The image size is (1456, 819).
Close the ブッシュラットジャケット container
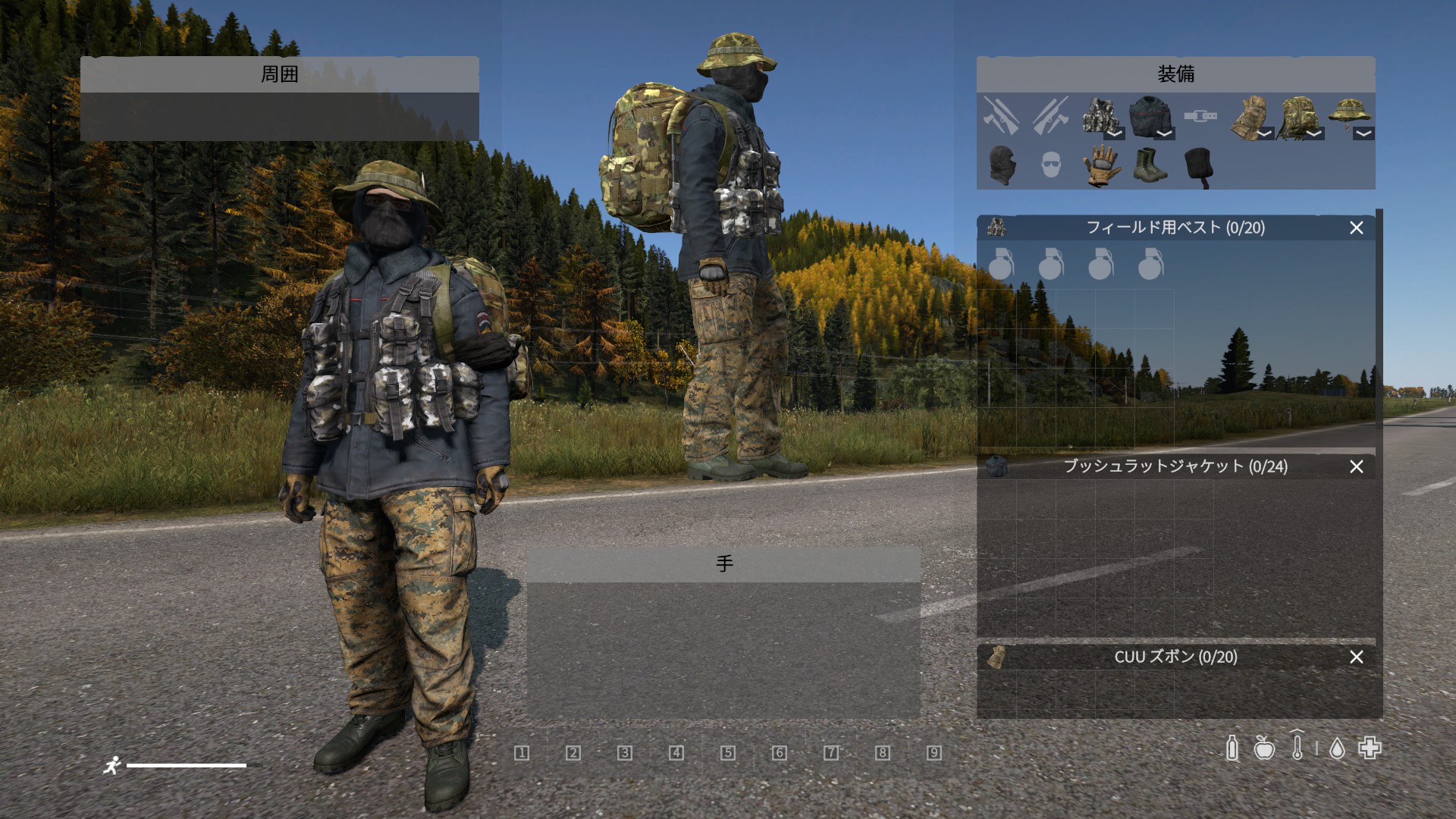point(1357,466)
